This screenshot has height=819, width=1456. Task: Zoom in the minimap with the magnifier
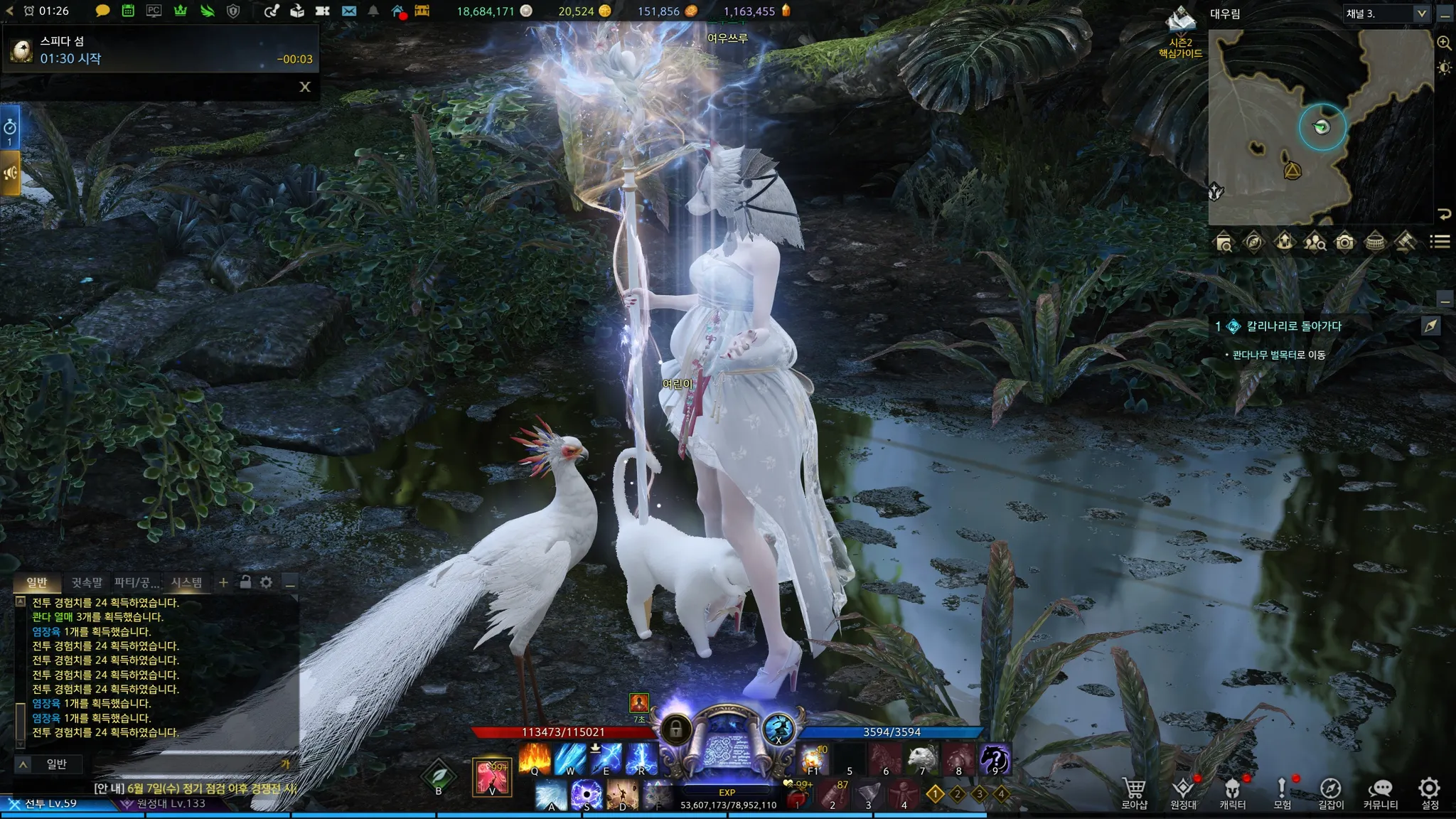click(x=1444, y=43)
